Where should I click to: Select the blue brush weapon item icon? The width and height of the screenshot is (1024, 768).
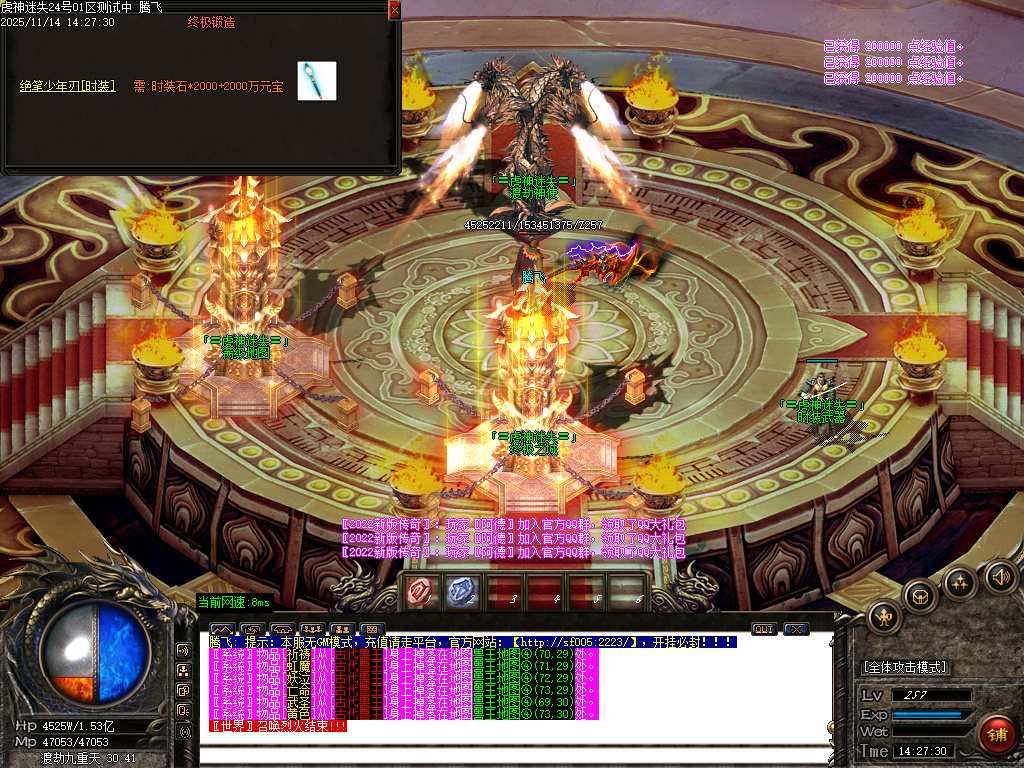click(x=317, y=81)
